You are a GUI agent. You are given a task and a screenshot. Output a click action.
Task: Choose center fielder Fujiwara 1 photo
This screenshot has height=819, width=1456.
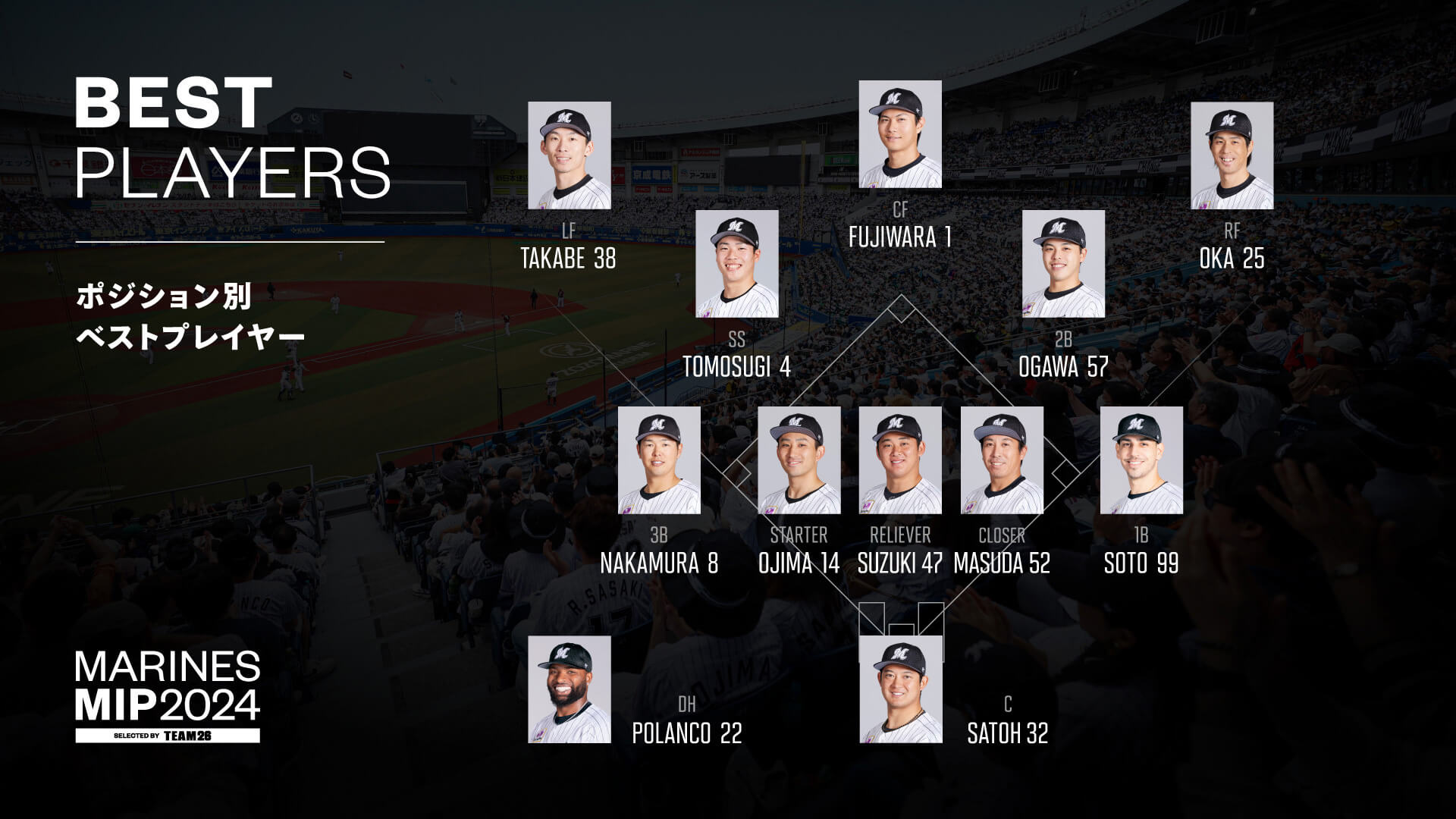pyautogui.click(x=900, y=134)
